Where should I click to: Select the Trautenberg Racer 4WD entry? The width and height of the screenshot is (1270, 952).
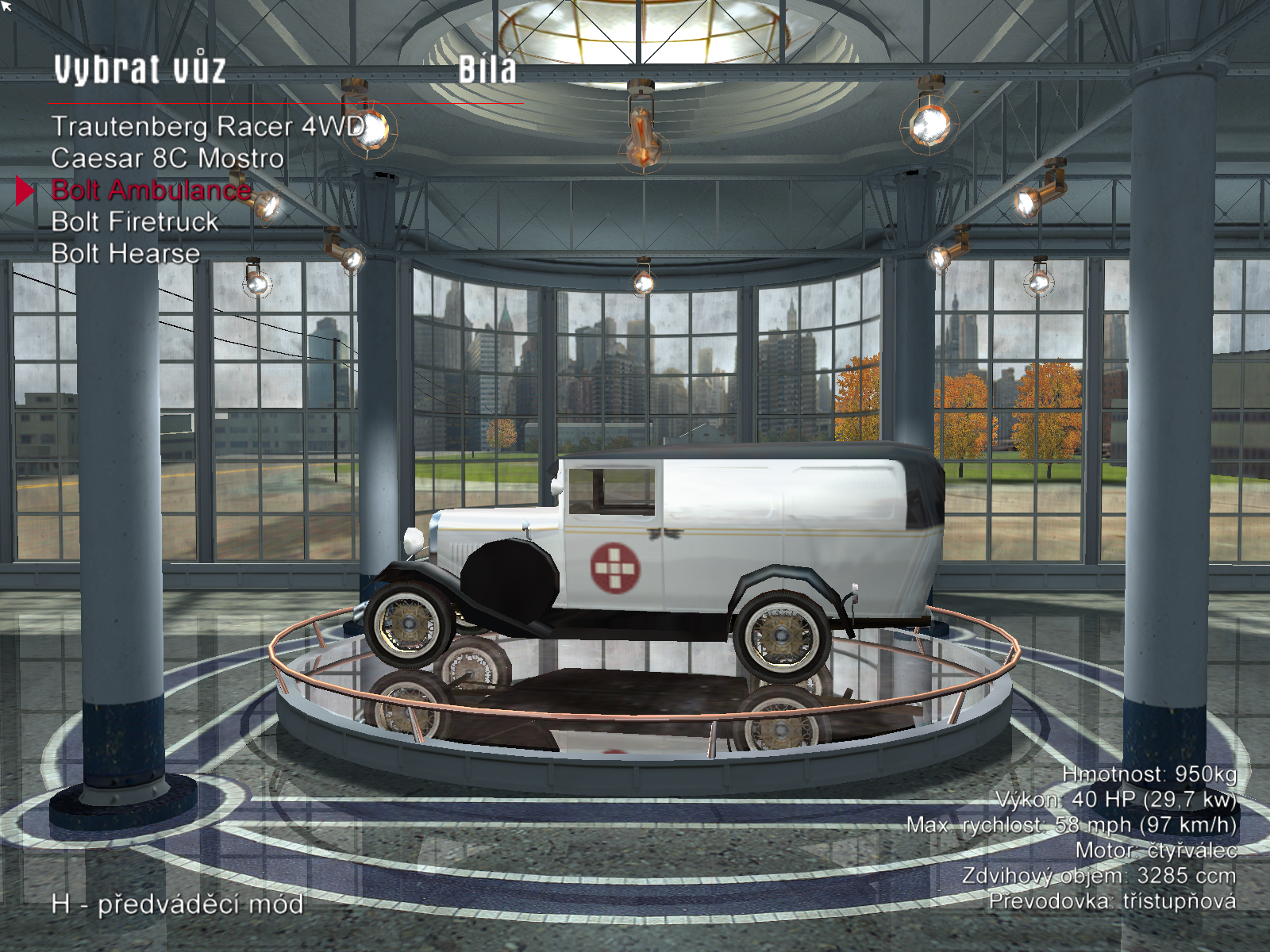click(208, 127)
